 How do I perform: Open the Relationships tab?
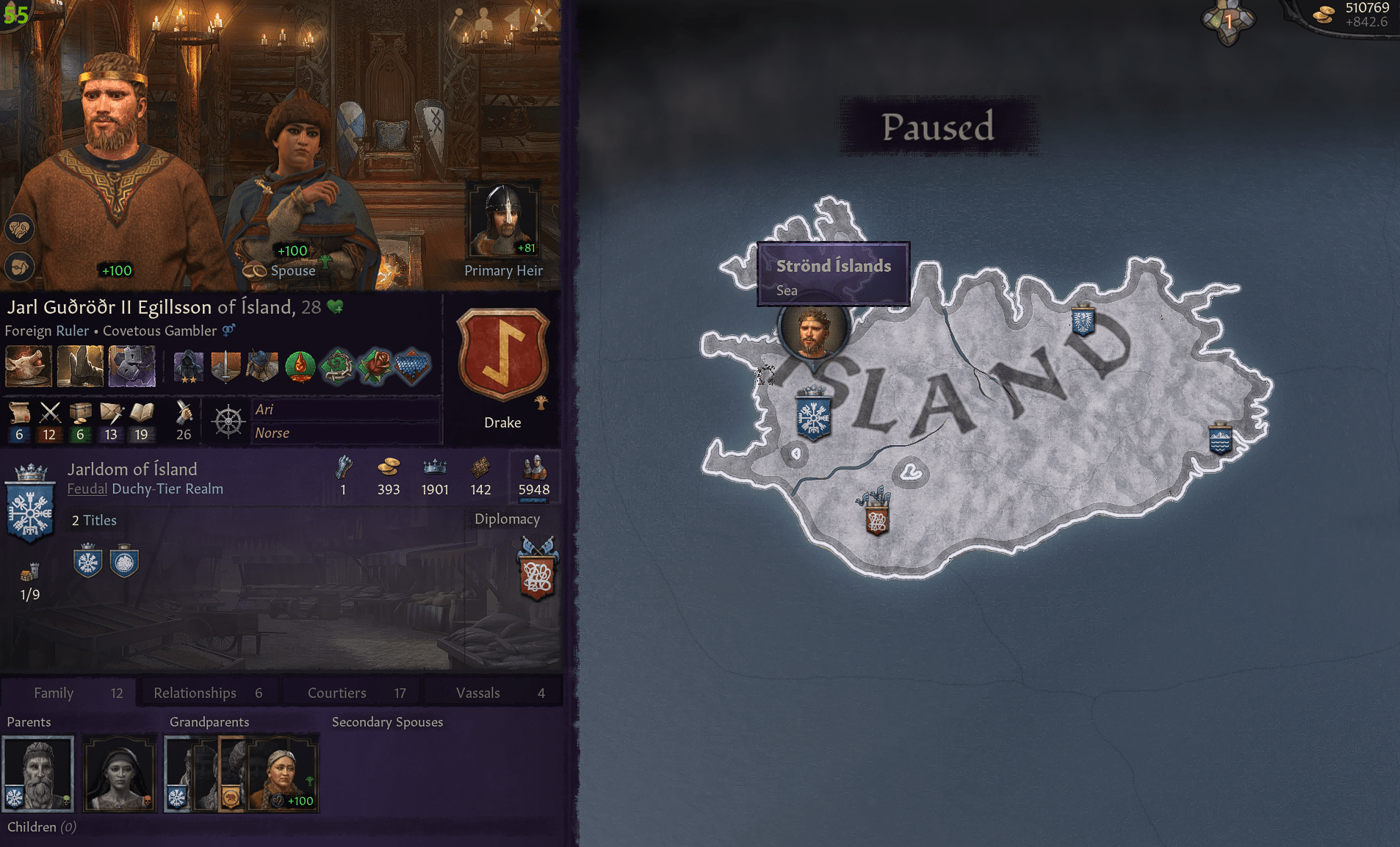pos(208,693)
